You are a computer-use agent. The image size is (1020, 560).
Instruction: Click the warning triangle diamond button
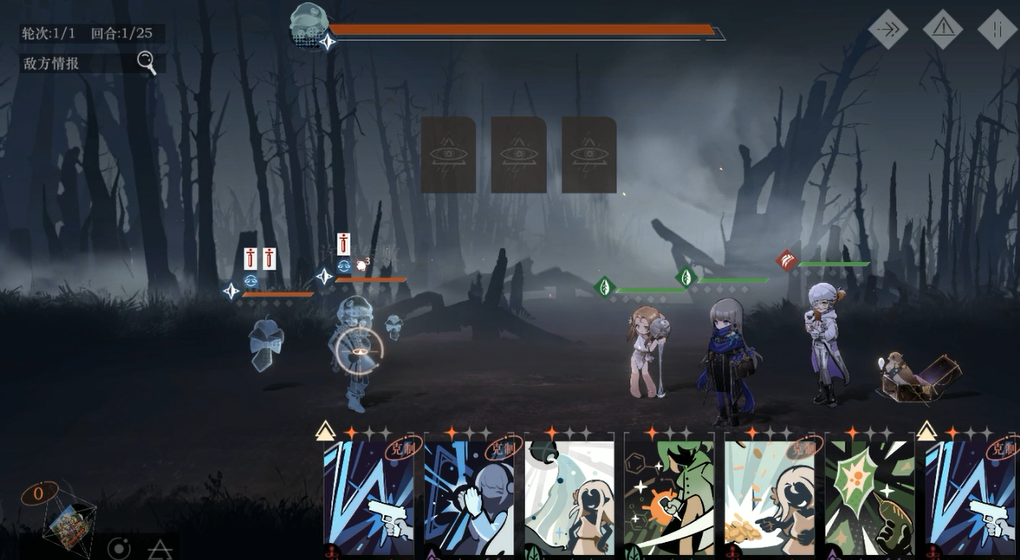tap(942, 30)
